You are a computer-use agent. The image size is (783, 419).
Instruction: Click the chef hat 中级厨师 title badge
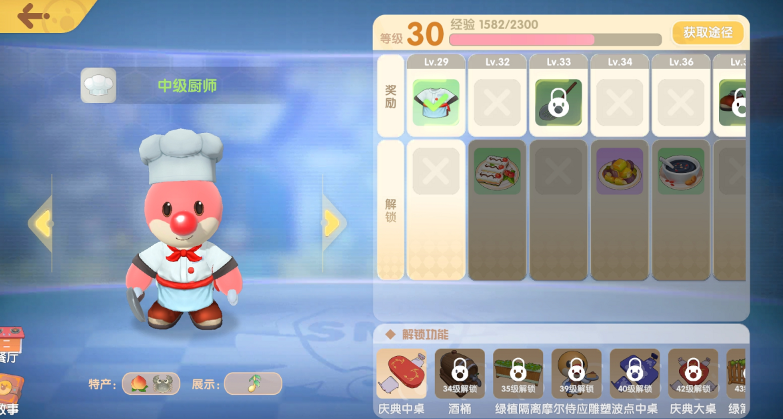click(x=99, y=86)
